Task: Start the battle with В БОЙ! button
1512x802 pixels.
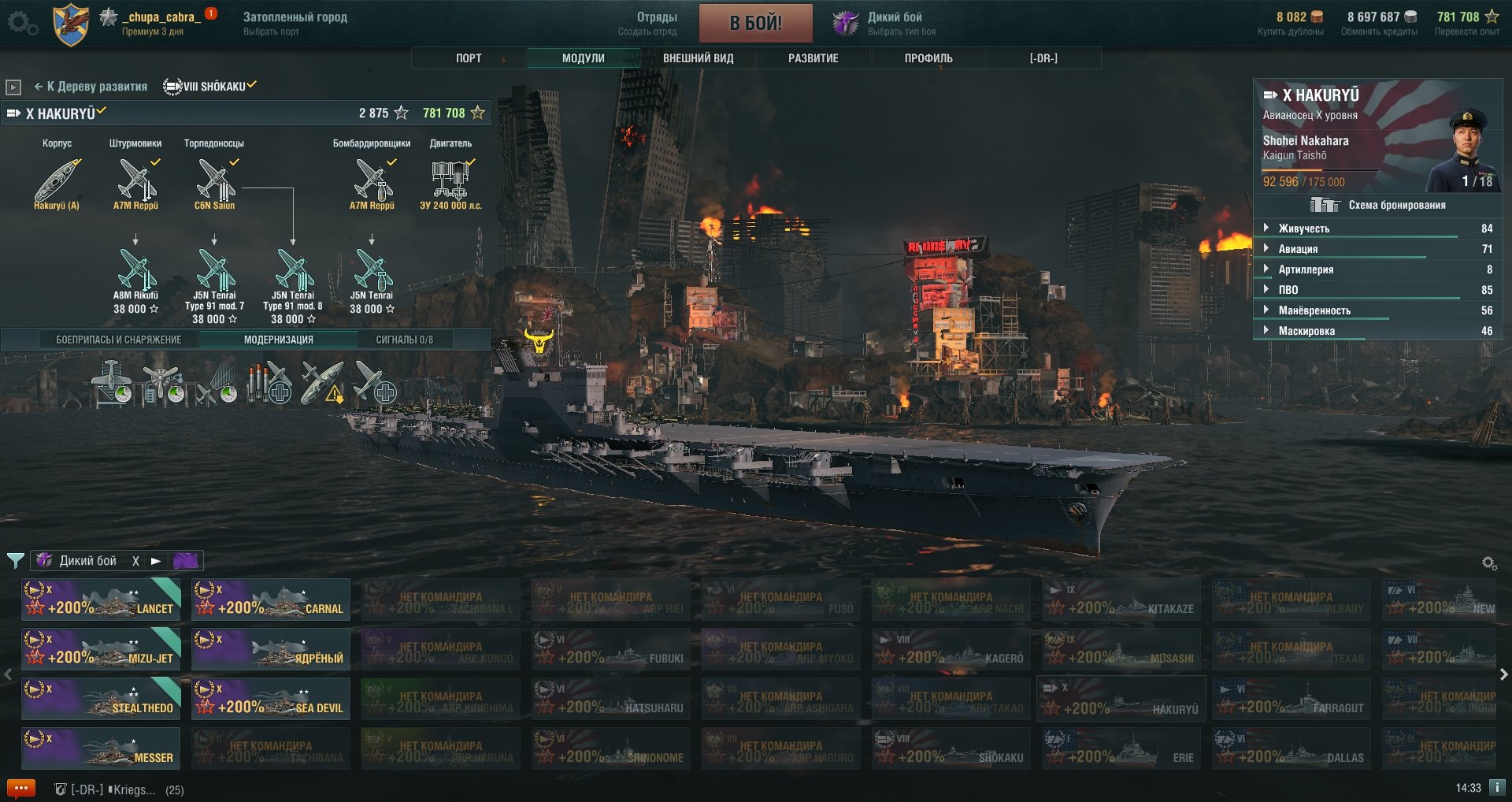Action: click(x=755, y=23)
